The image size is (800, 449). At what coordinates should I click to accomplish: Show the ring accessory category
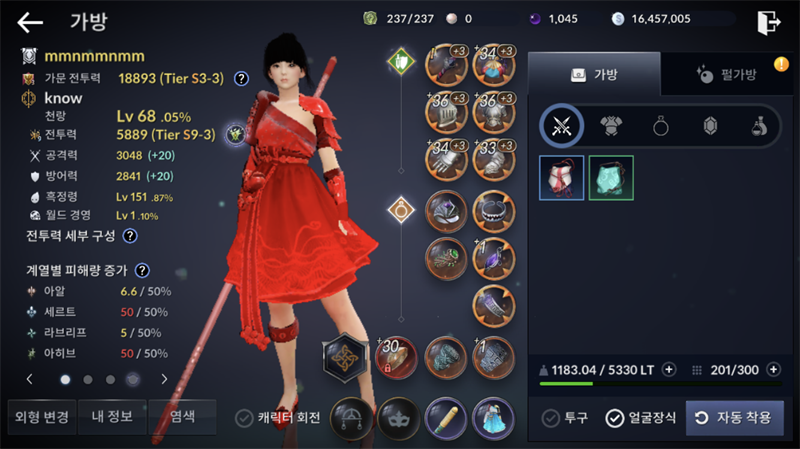pos(660,126)
